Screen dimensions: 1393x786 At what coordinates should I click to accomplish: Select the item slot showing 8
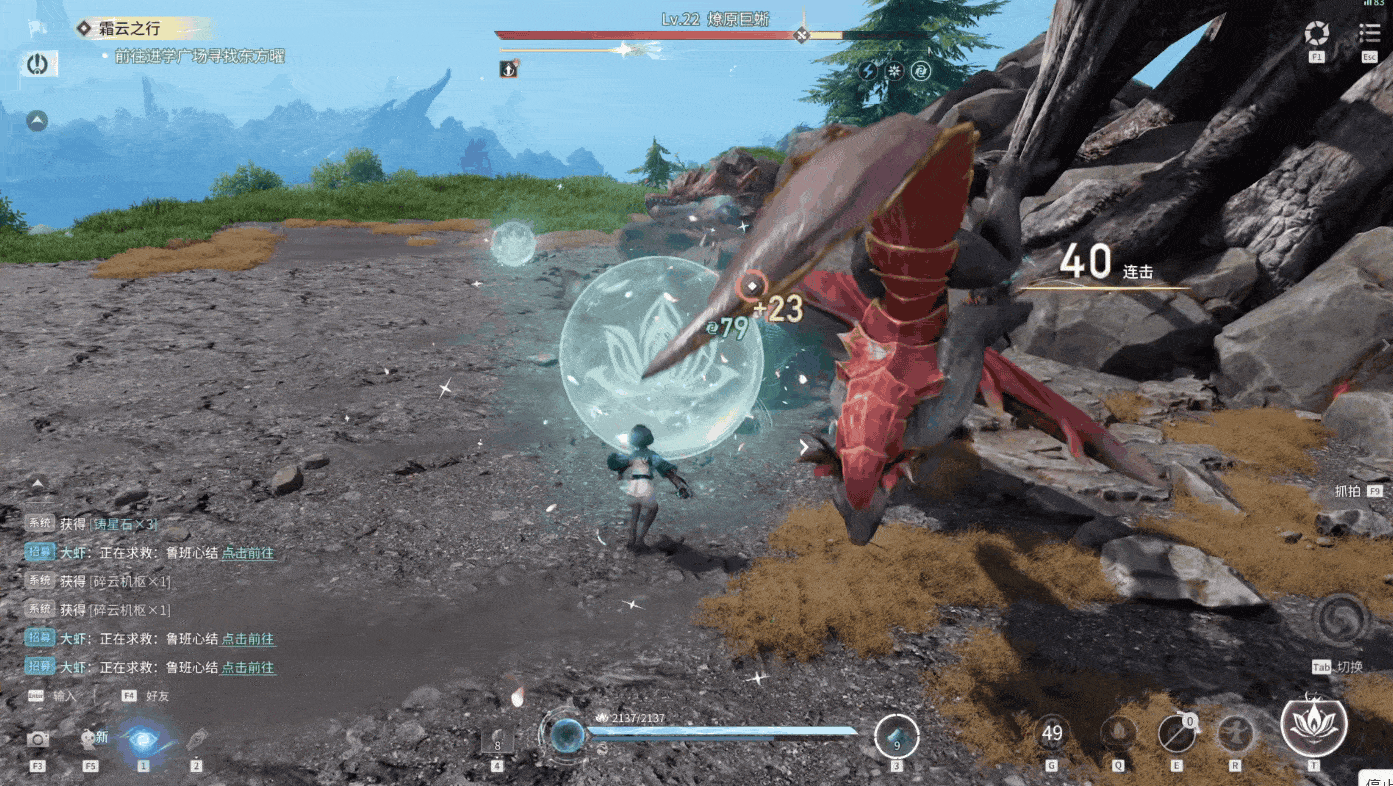click(497, 741)
